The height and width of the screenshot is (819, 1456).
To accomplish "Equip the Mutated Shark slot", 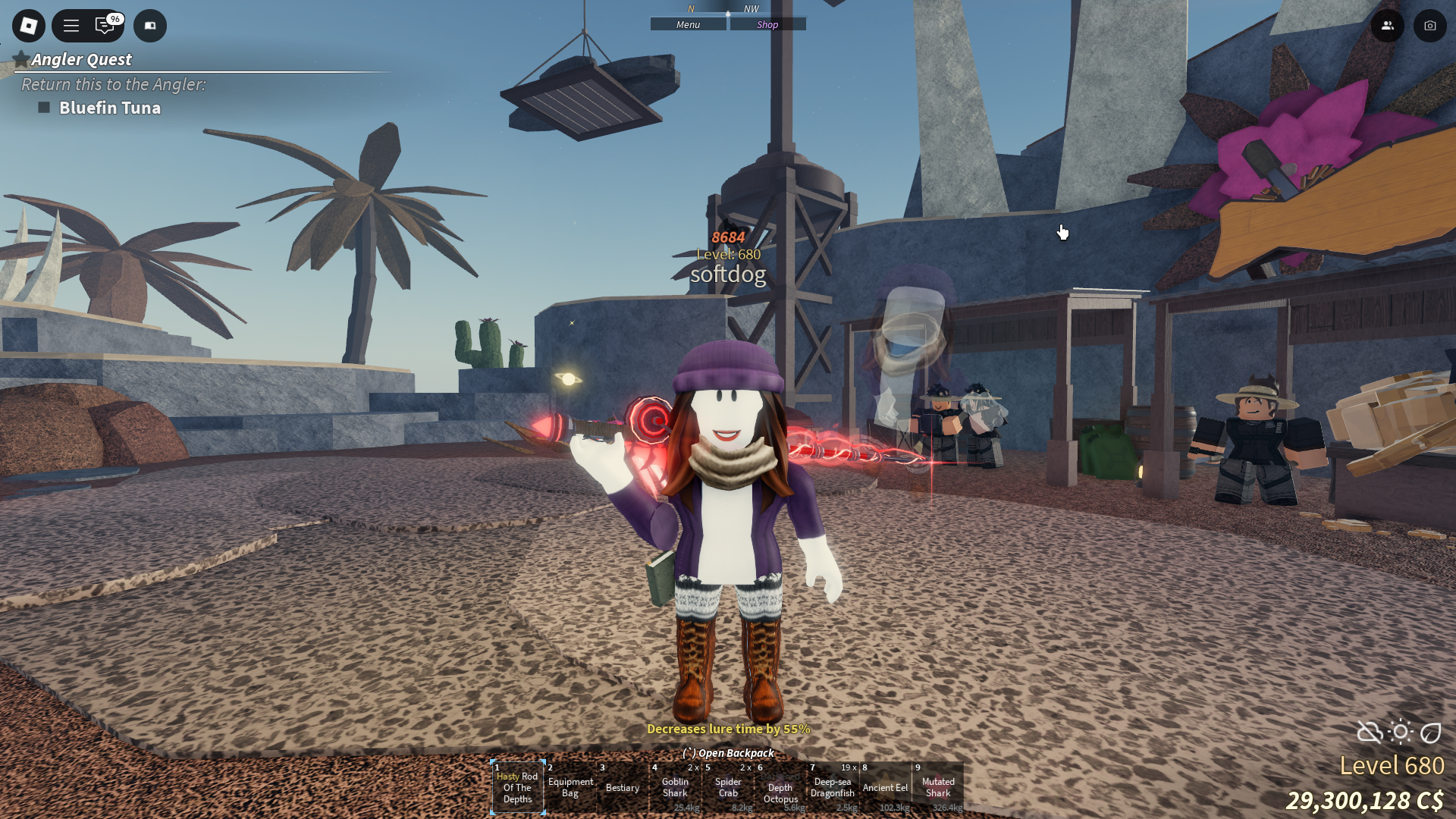I will 938,788.
